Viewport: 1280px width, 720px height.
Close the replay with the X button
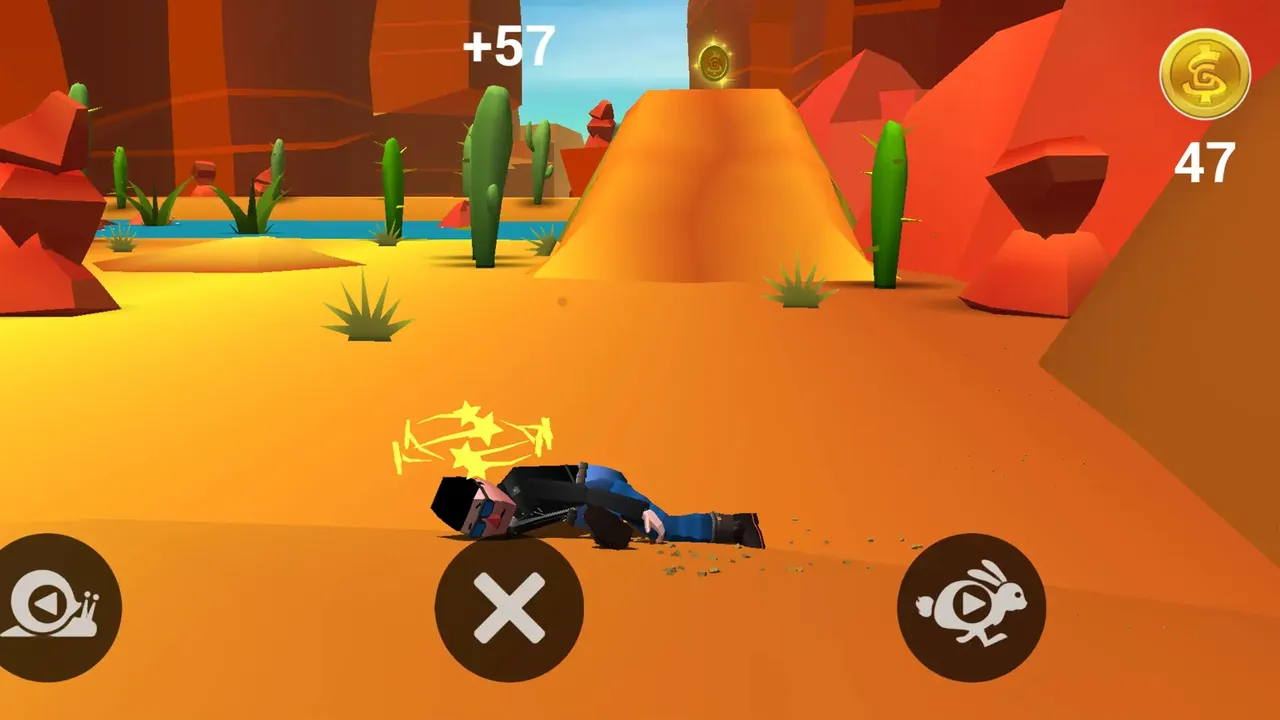point(509,608)
